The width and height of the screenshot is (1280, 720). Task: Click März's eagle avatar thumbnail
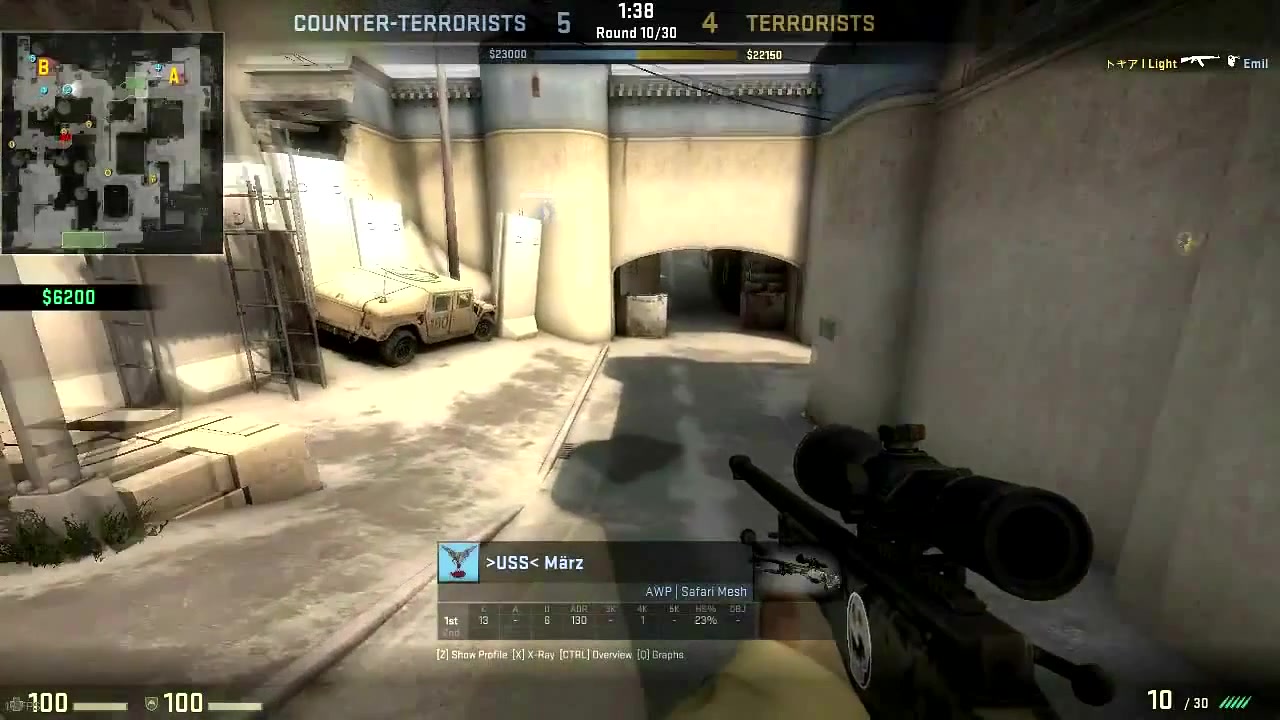tap(458, 562)
